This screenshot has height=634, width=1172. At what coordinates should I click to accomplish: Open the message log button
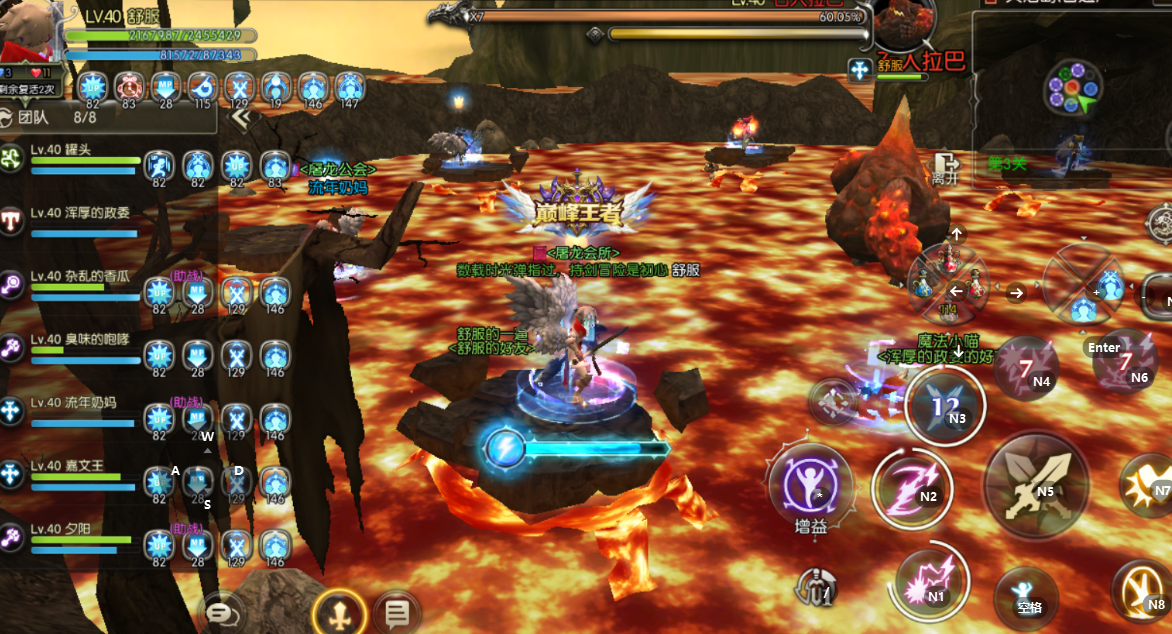coord(397,613)
